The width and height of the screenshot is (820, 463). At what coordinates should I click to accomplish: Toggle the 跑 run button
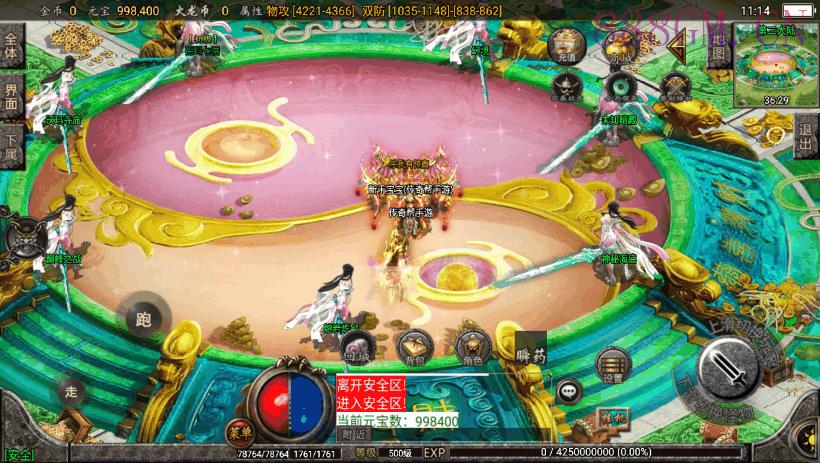coord(141,319)
